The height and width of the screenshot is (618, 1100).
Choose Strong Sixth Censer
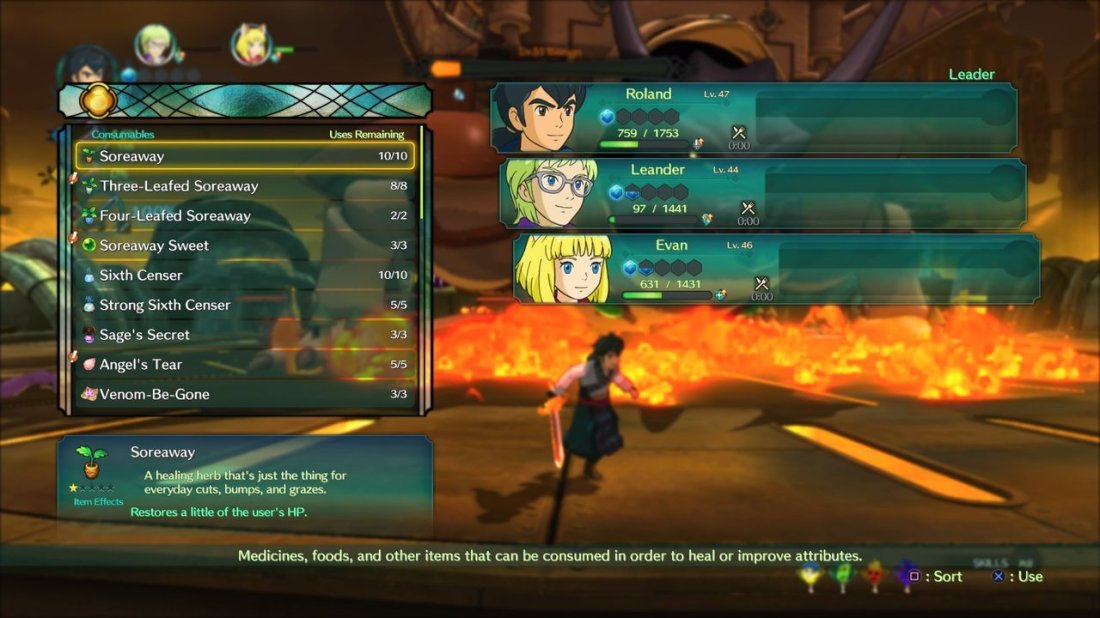pos(245,305)
